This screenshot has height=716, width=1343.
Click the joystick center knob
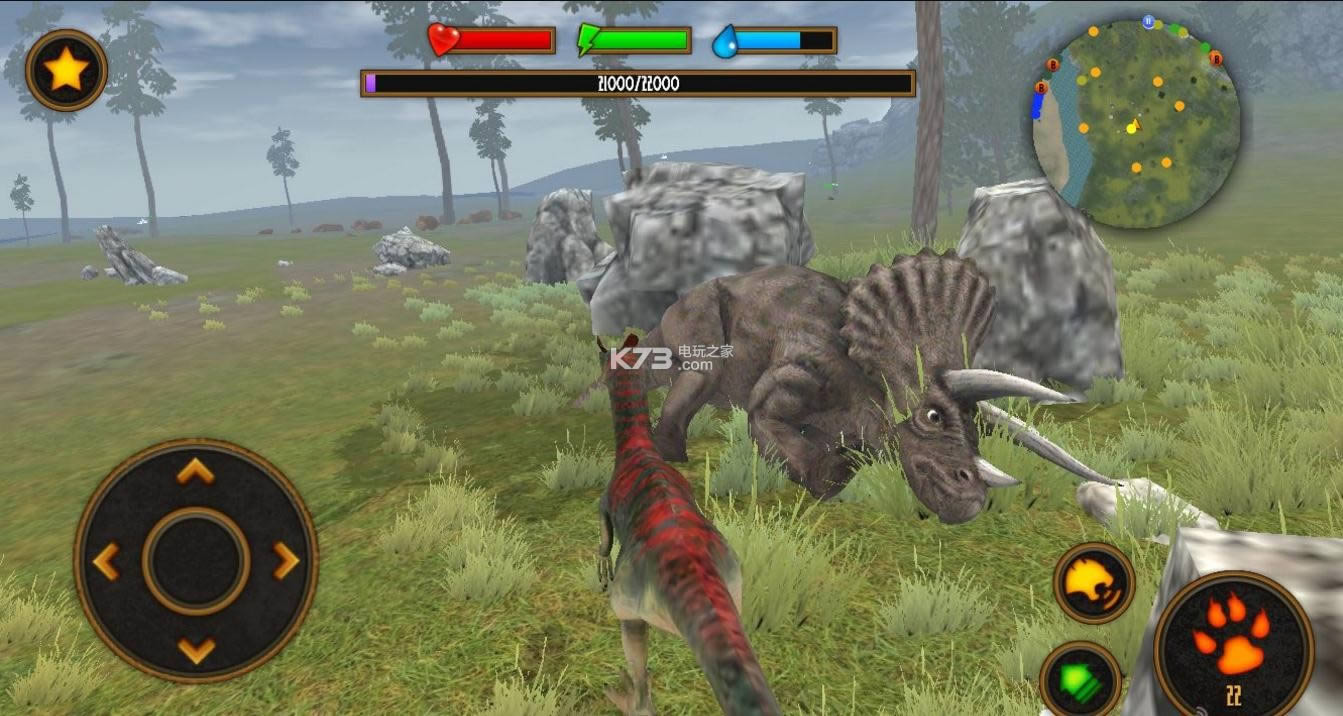click(196, 561)
